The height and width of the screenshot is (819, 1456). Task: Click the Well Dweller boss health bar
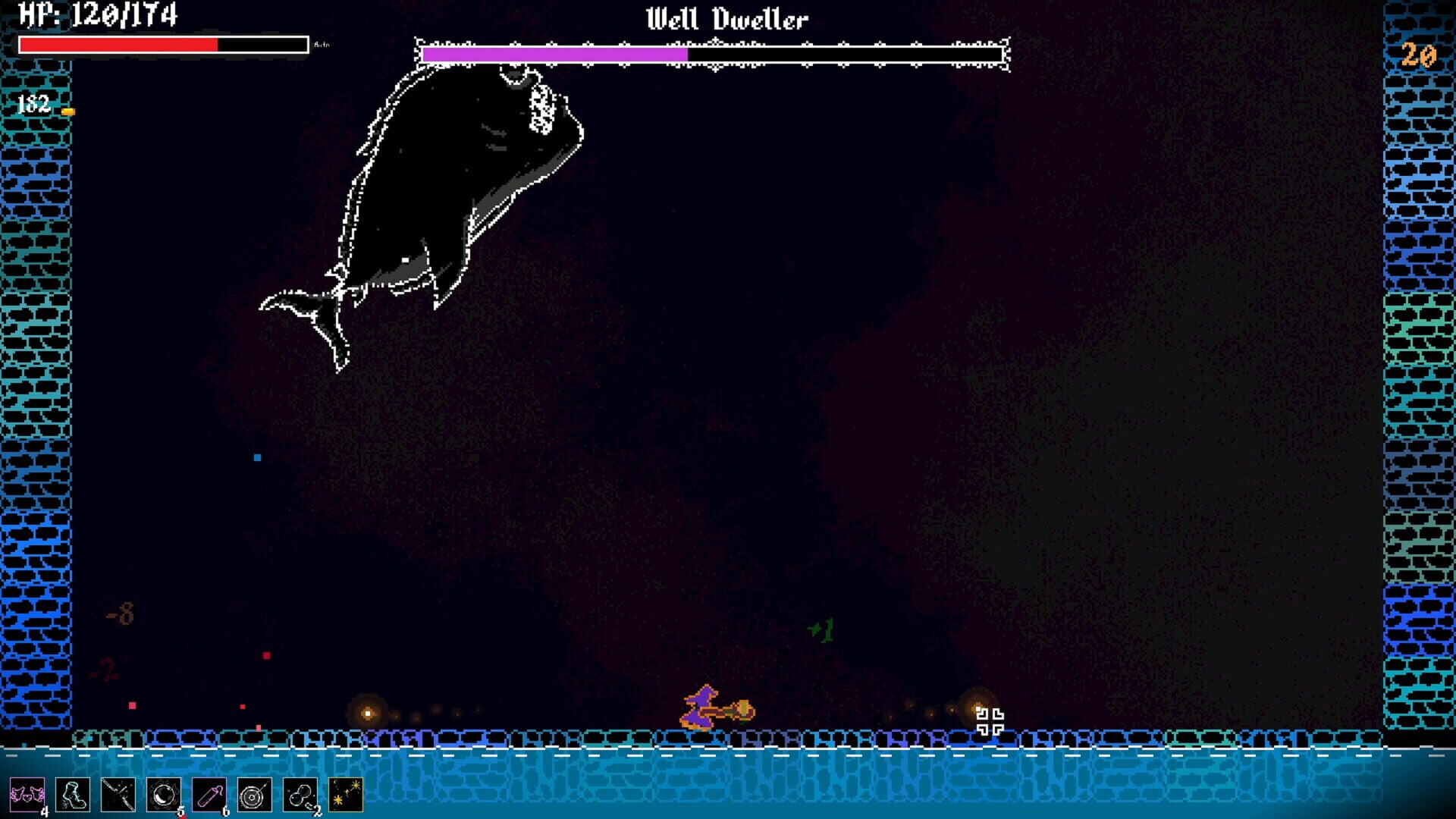pos(713,54)
